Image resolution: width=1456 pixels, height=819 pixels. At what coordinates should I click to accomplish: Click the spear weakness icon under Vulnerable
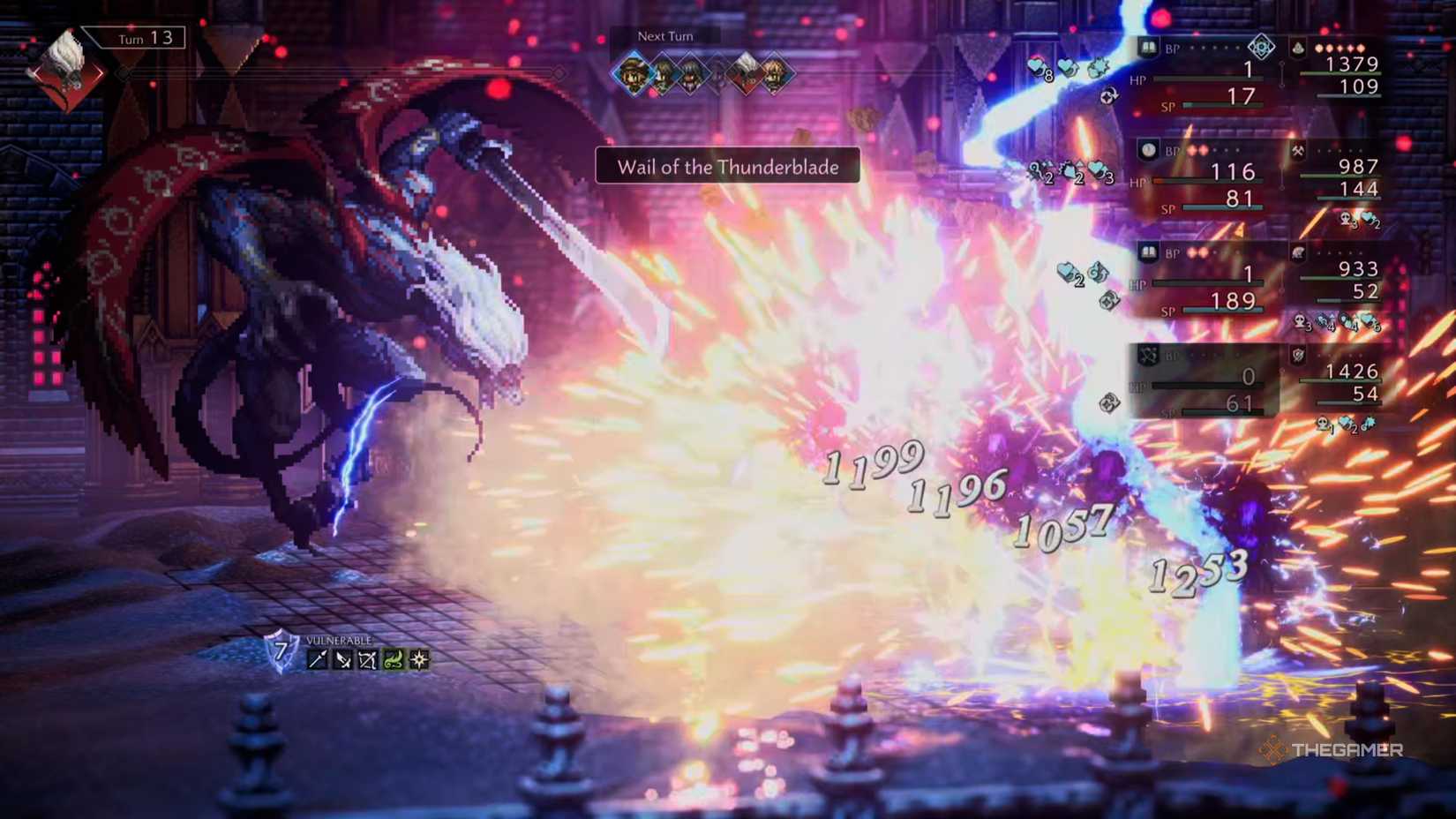[317, 659]
